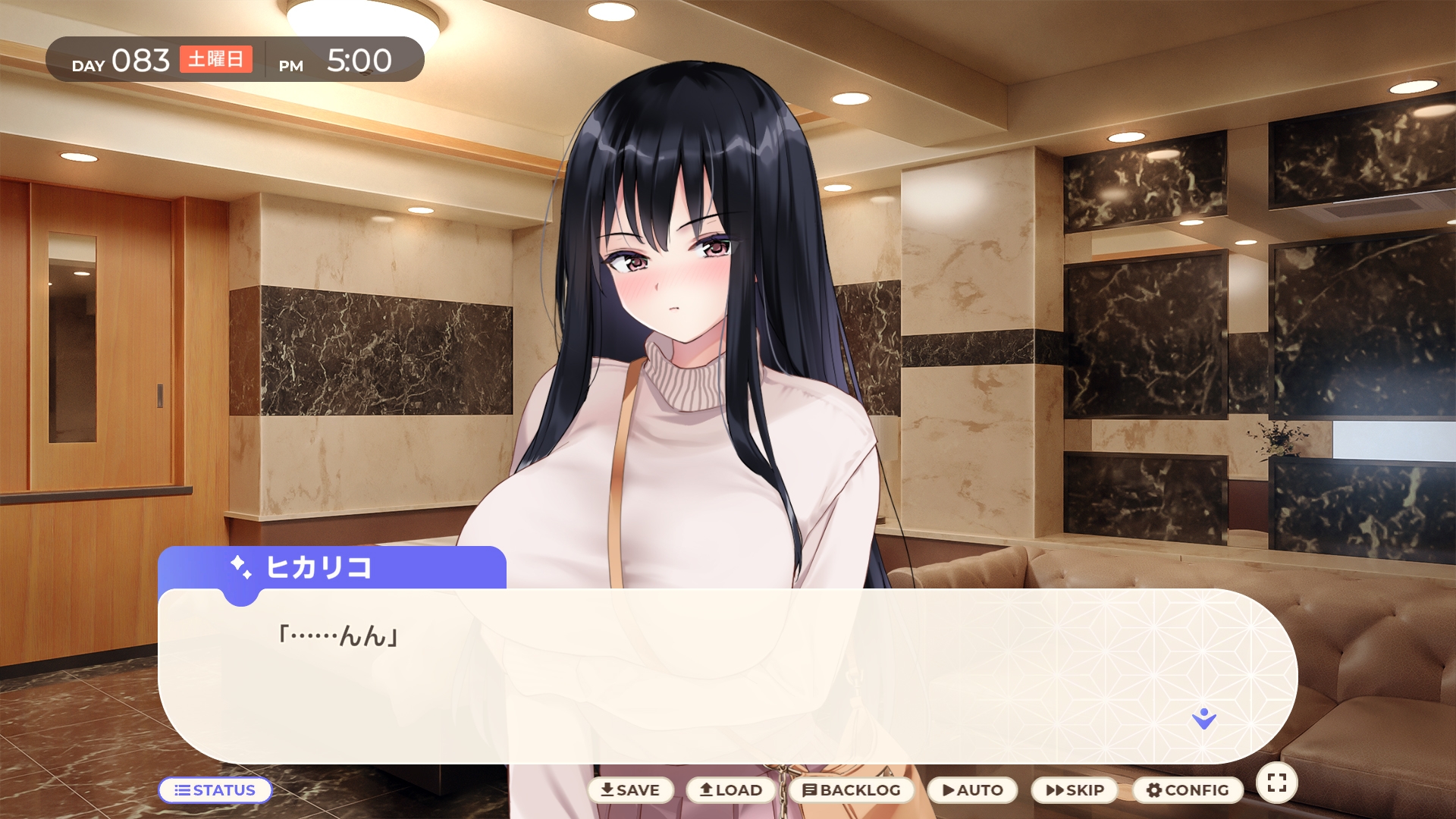The image size is (1456, 819).
Task: Click the download arrow icon on SAVE
Action: [x=607, y=790]
